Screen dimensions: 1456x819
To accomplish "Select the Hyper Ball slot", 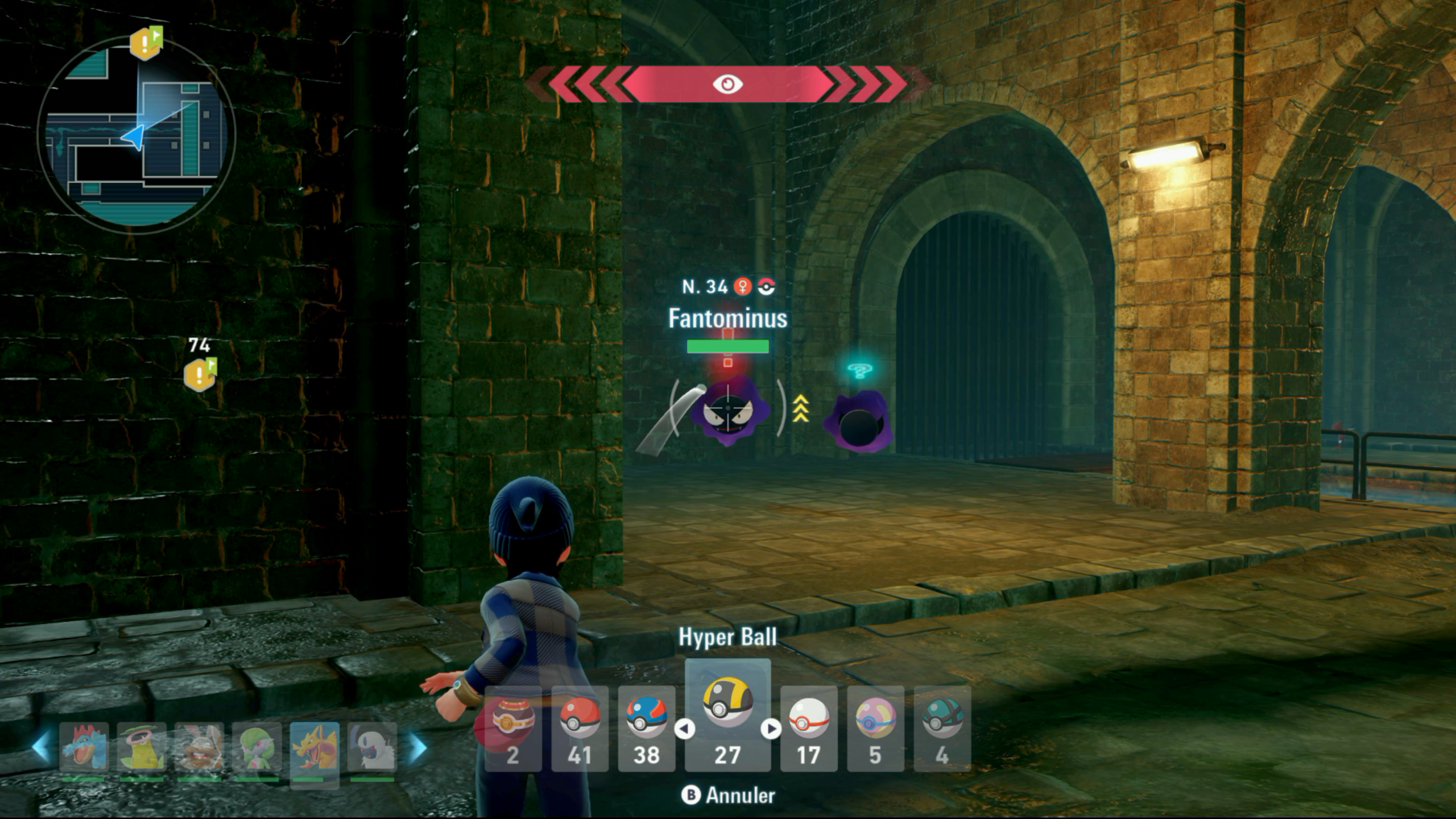I will 727,715.
